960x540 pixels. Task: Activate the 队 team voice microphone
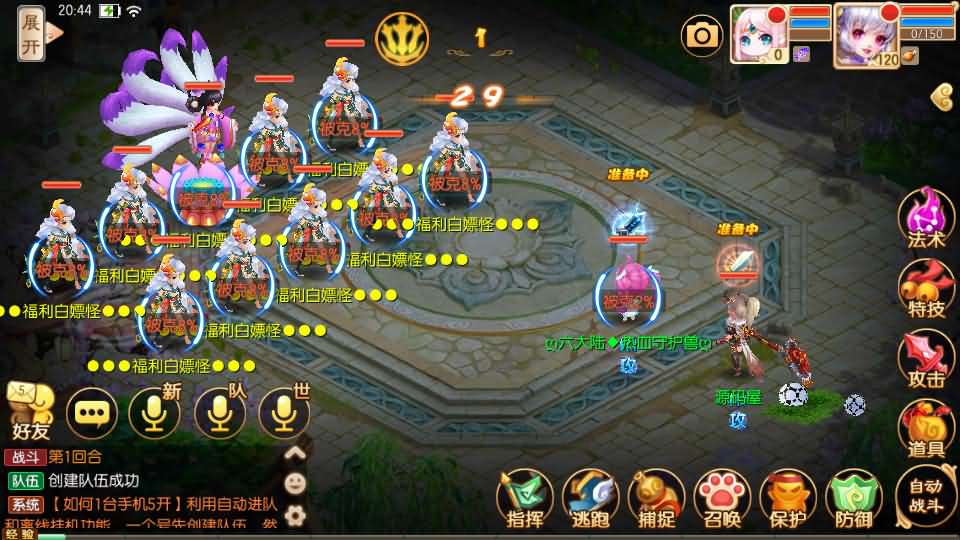220,412
